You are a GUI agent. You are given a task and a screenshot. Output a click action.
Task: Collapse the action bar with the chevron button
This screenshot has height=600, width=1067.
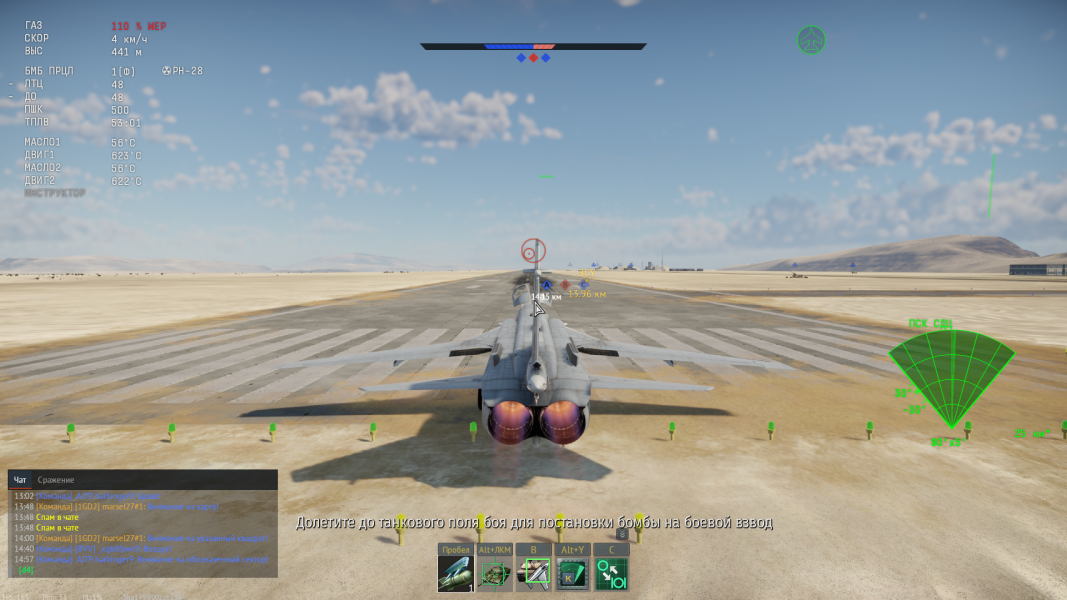(x=621, y=534)
